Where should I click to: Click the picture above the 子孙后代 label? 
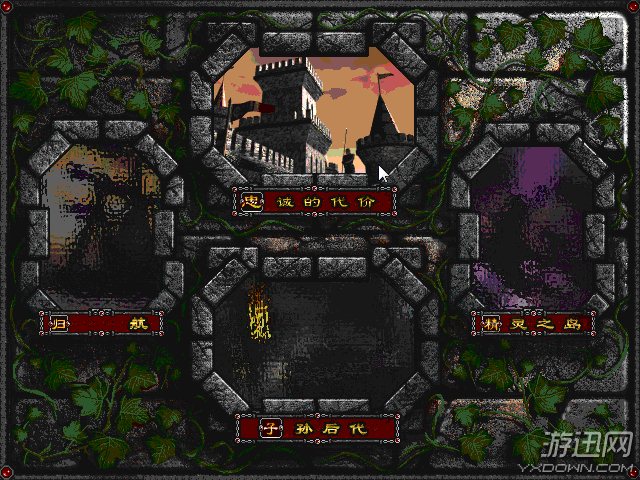click(x=314, y=335)
